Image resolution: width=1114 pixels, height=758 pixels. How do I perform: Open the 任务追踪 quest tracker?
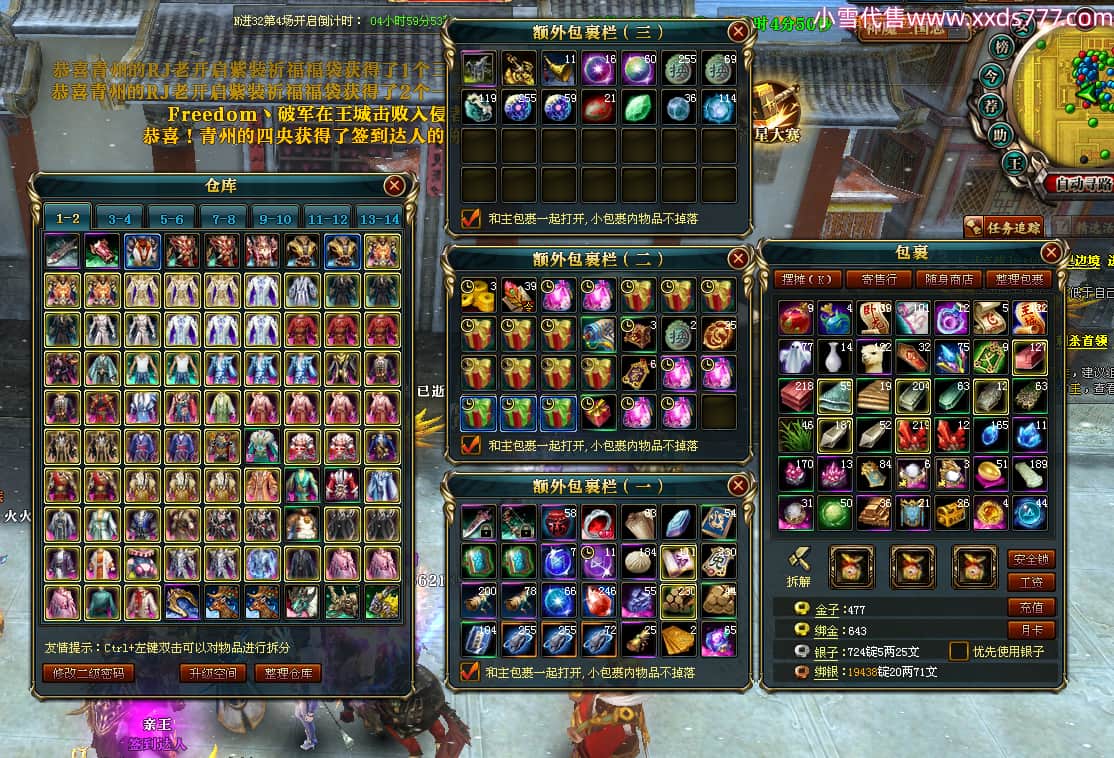[1005, 228]
